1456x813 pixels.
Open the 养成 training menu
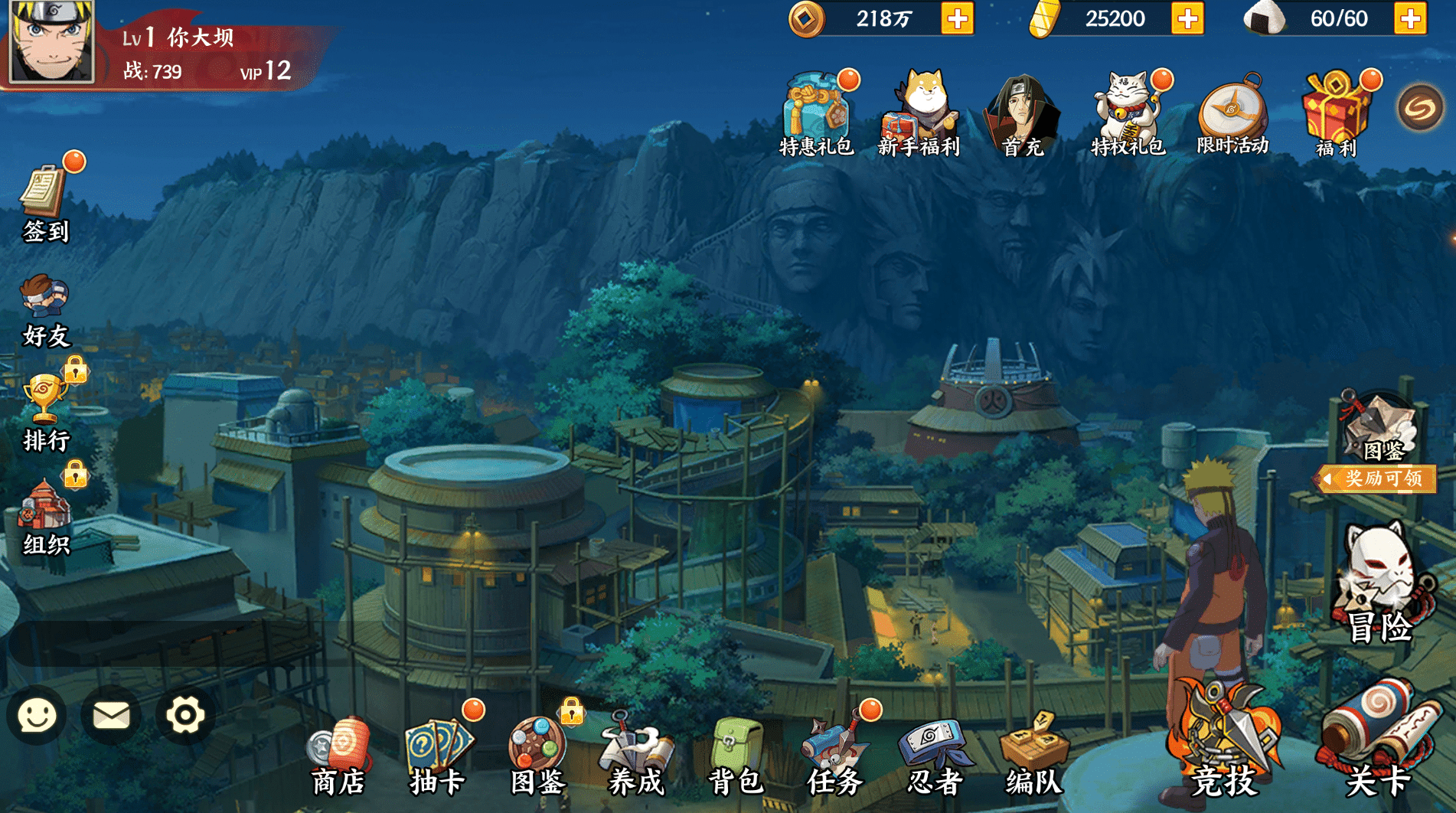[x=635, y=754]
